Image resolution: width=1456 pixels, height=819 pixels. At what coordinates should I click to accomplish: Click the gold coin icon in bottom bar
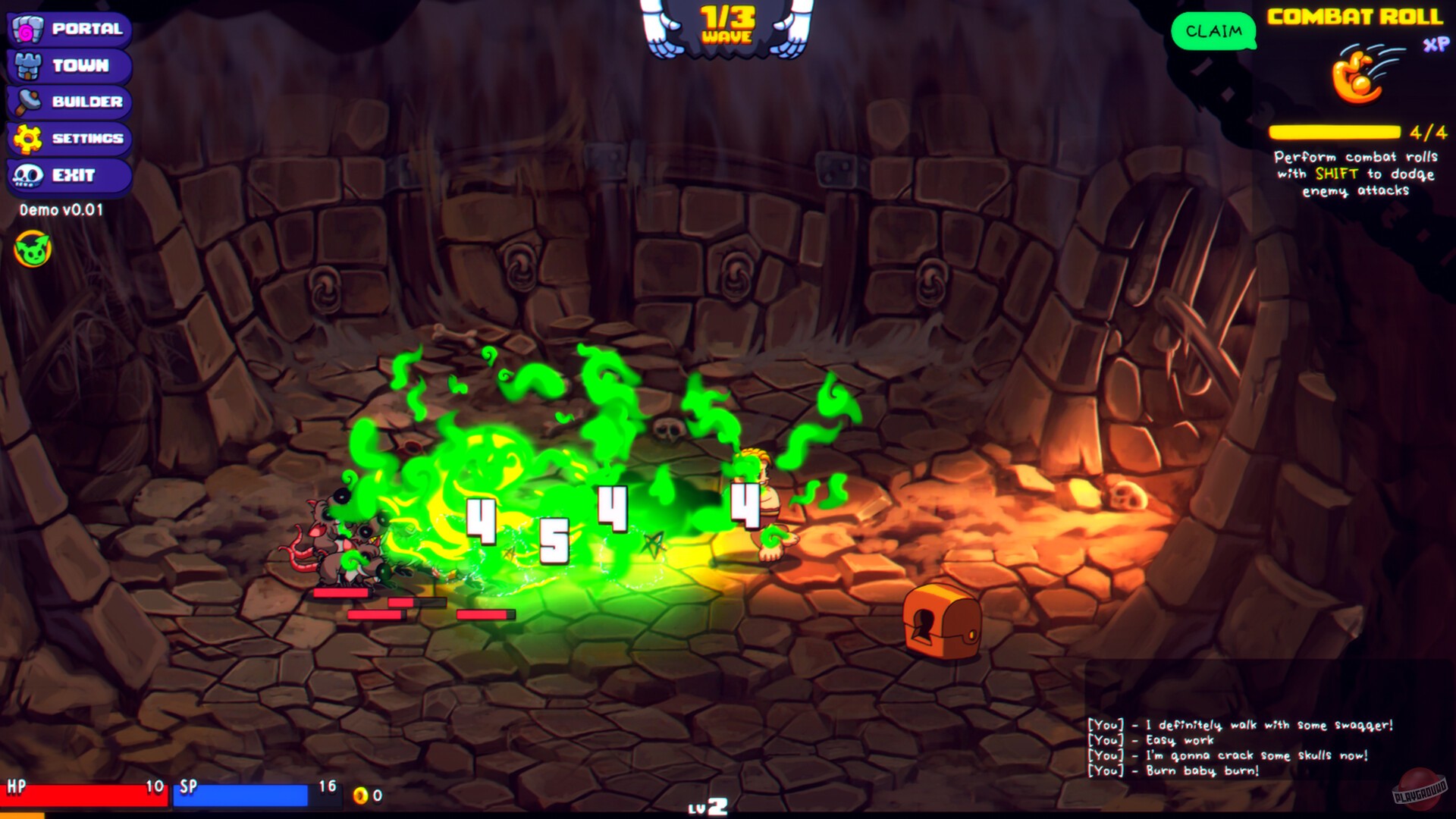coord(362,795)
